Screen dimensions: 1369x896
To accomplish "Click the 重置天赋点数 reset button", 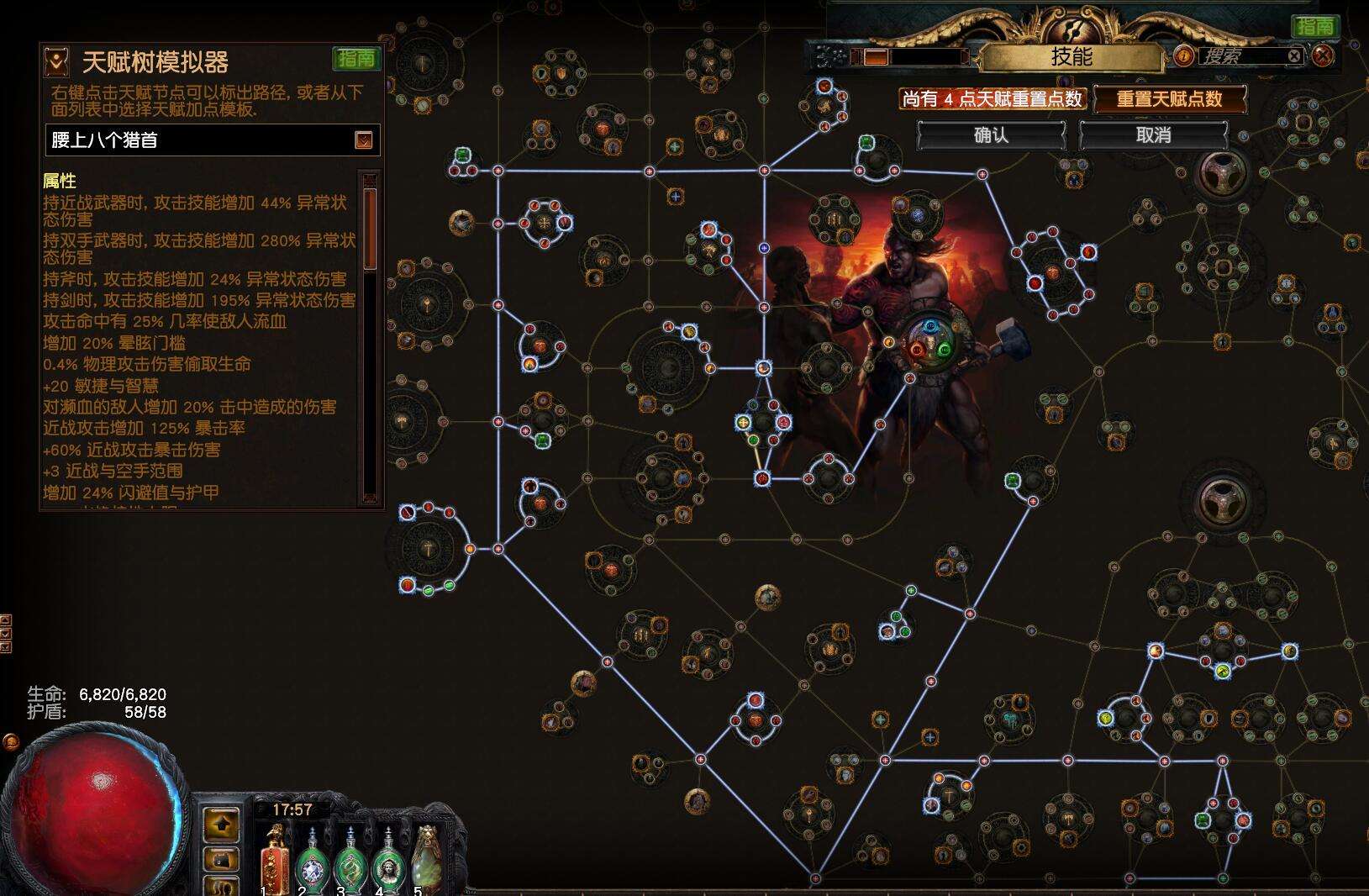I will (x=1169, y=99).
